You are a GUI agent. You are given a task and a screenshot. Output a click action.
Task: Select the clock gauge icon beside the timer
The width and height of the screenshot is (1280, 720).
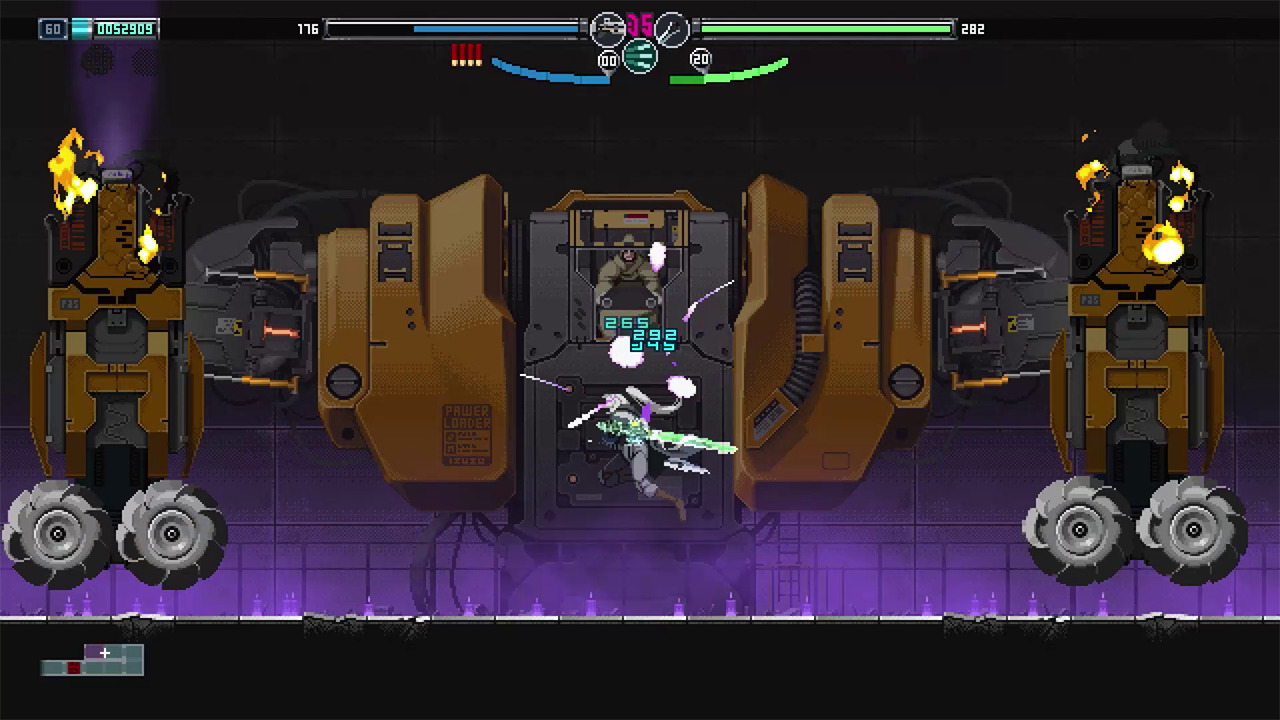point(672,30)
